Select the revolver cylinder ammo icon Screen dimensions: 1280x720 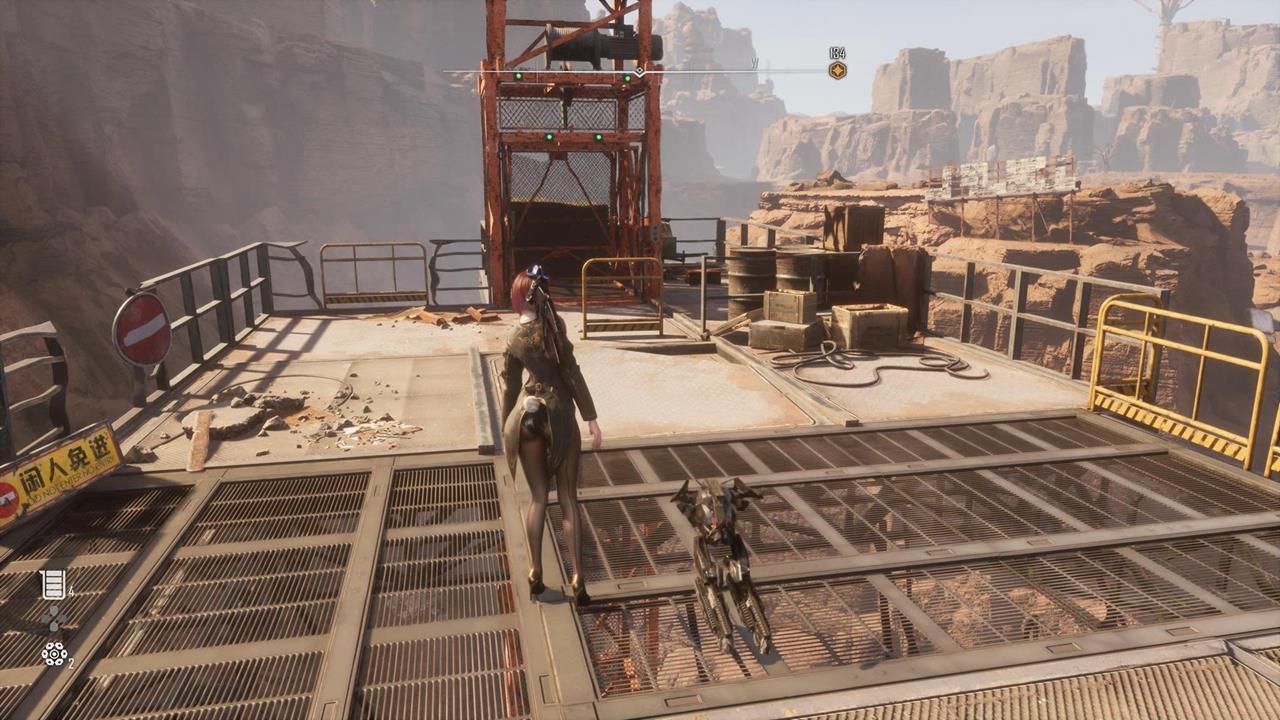53,654
